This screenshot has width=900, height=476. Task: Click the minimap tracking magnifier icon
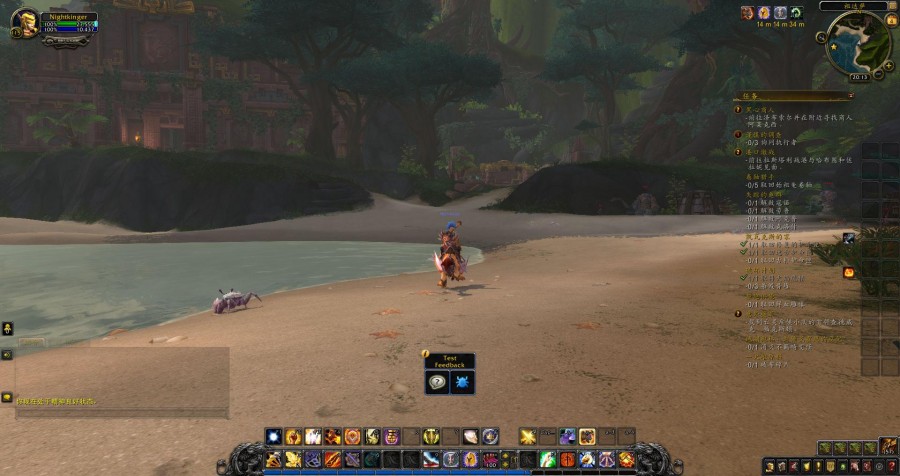821,37
